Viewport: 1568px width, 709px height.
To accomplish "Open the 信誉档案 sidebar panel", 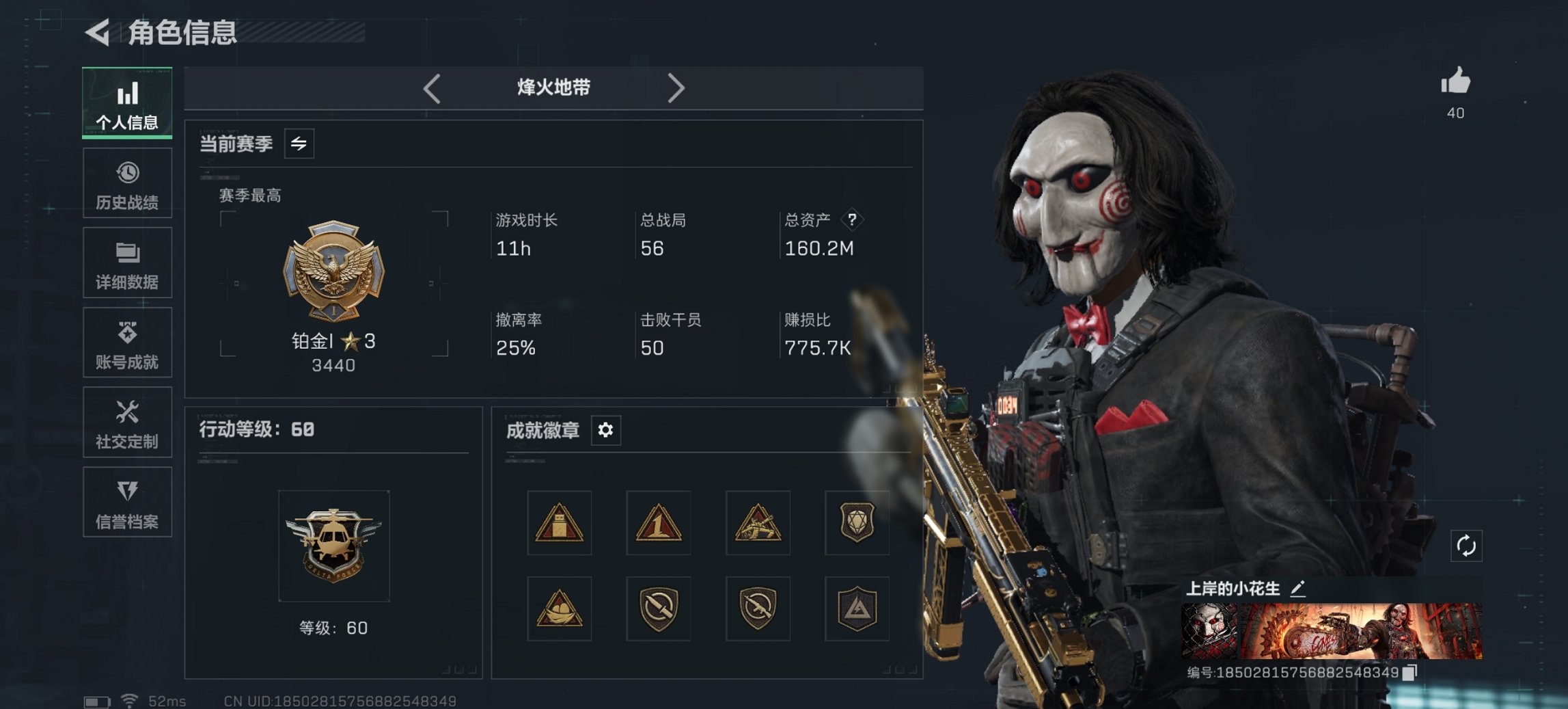I will pyautogui.click(x=127, y=503).
